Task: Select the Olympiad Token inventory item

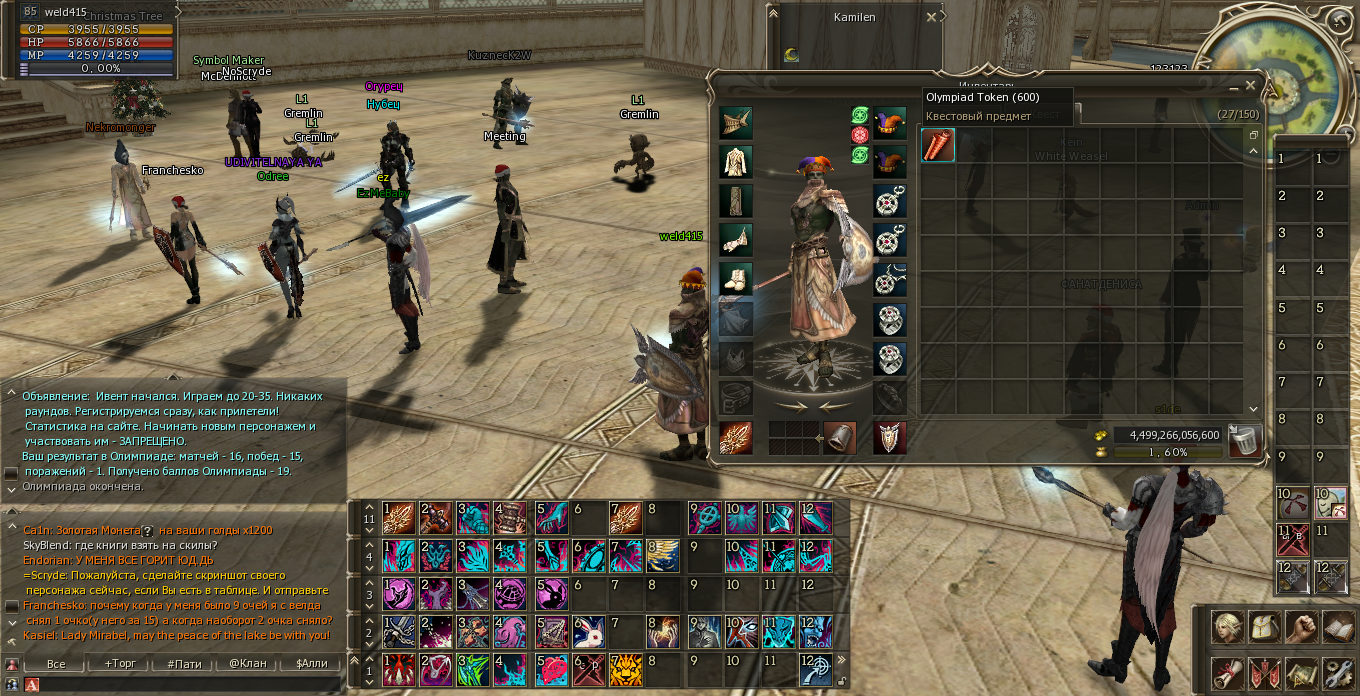Action: click(x=938, y=145)
